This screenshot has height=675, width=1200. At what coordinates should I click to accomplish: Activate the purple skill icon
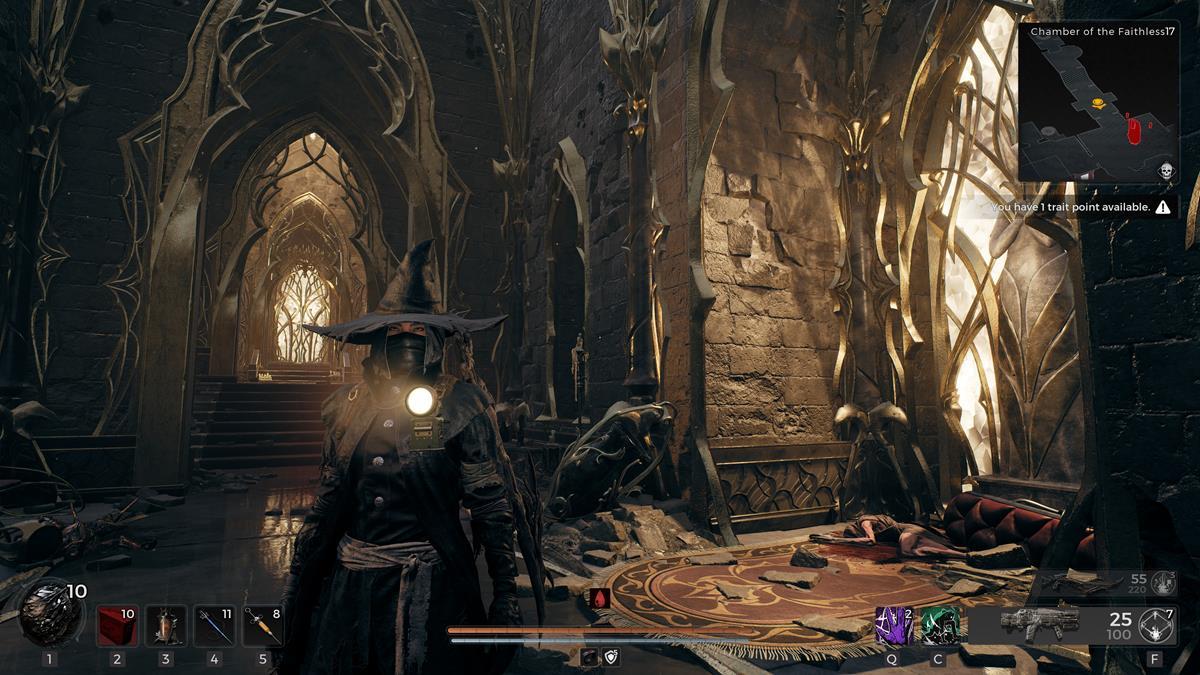pyautogui.click(x=891, y=625)
